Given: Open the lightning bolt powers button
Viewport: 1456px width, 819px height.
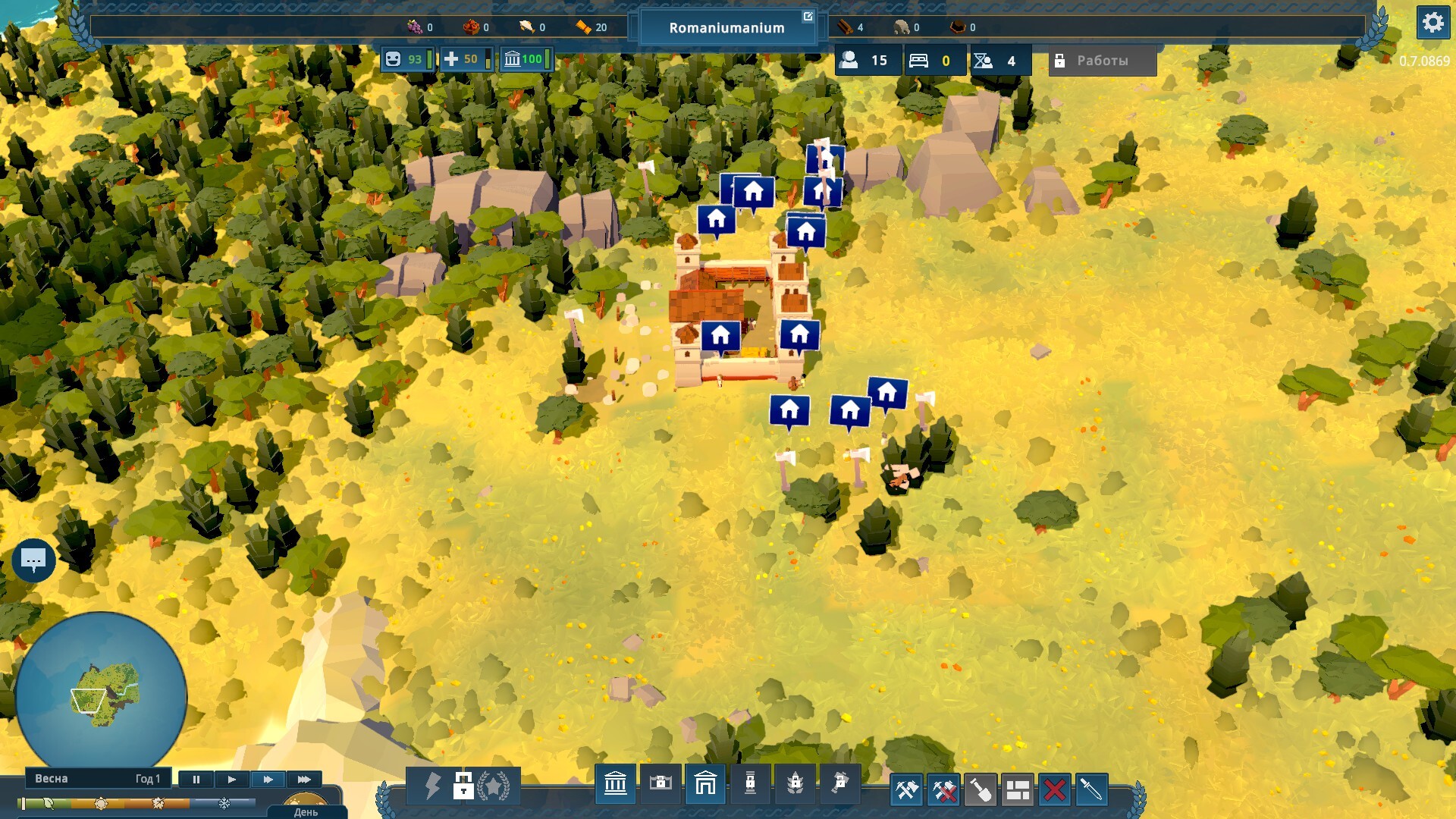Looking at the screenshot, I should [432, 786].
